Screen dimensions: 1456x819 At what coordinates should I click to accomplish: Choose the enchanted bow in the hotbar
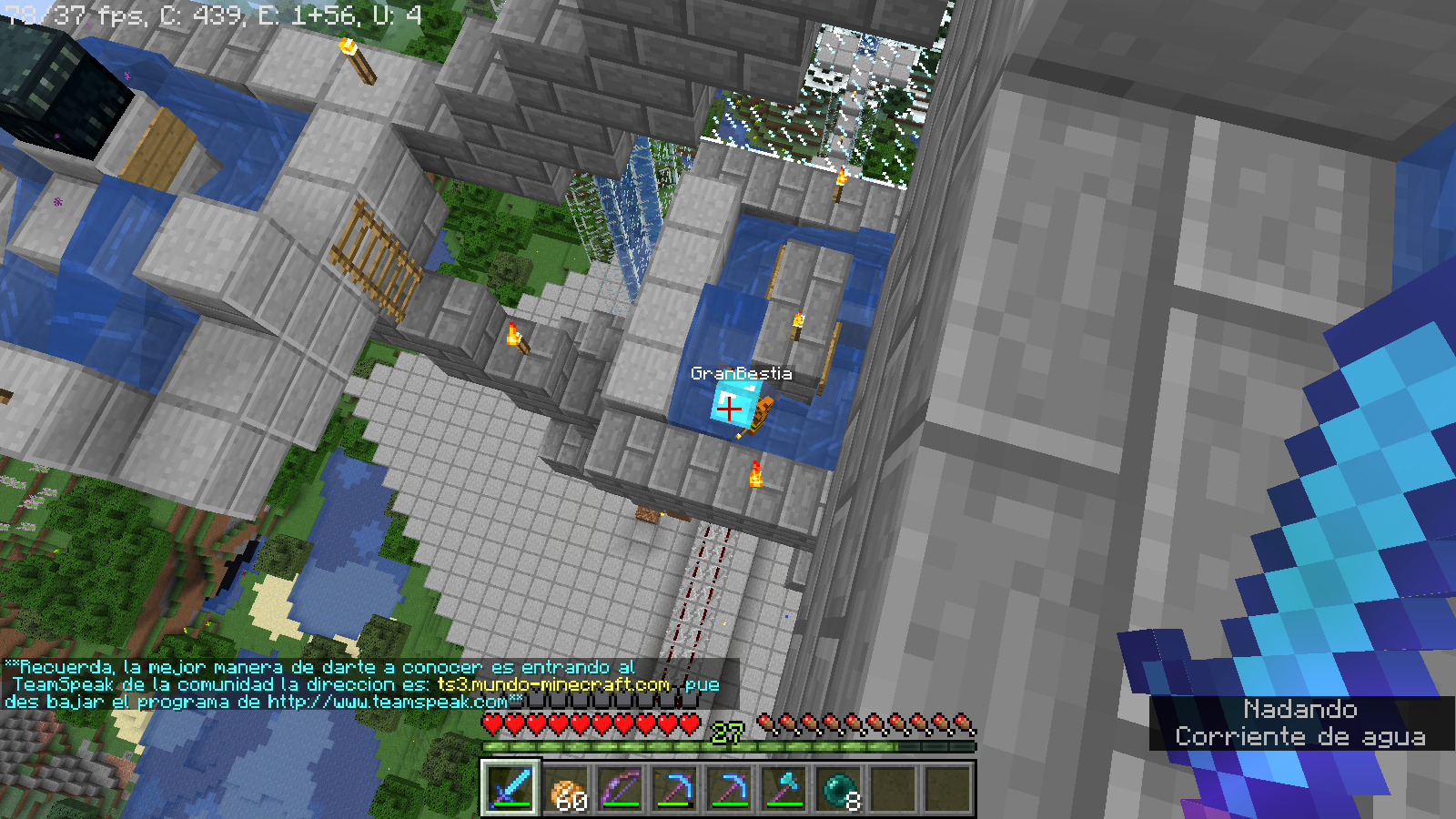[621, 788]
